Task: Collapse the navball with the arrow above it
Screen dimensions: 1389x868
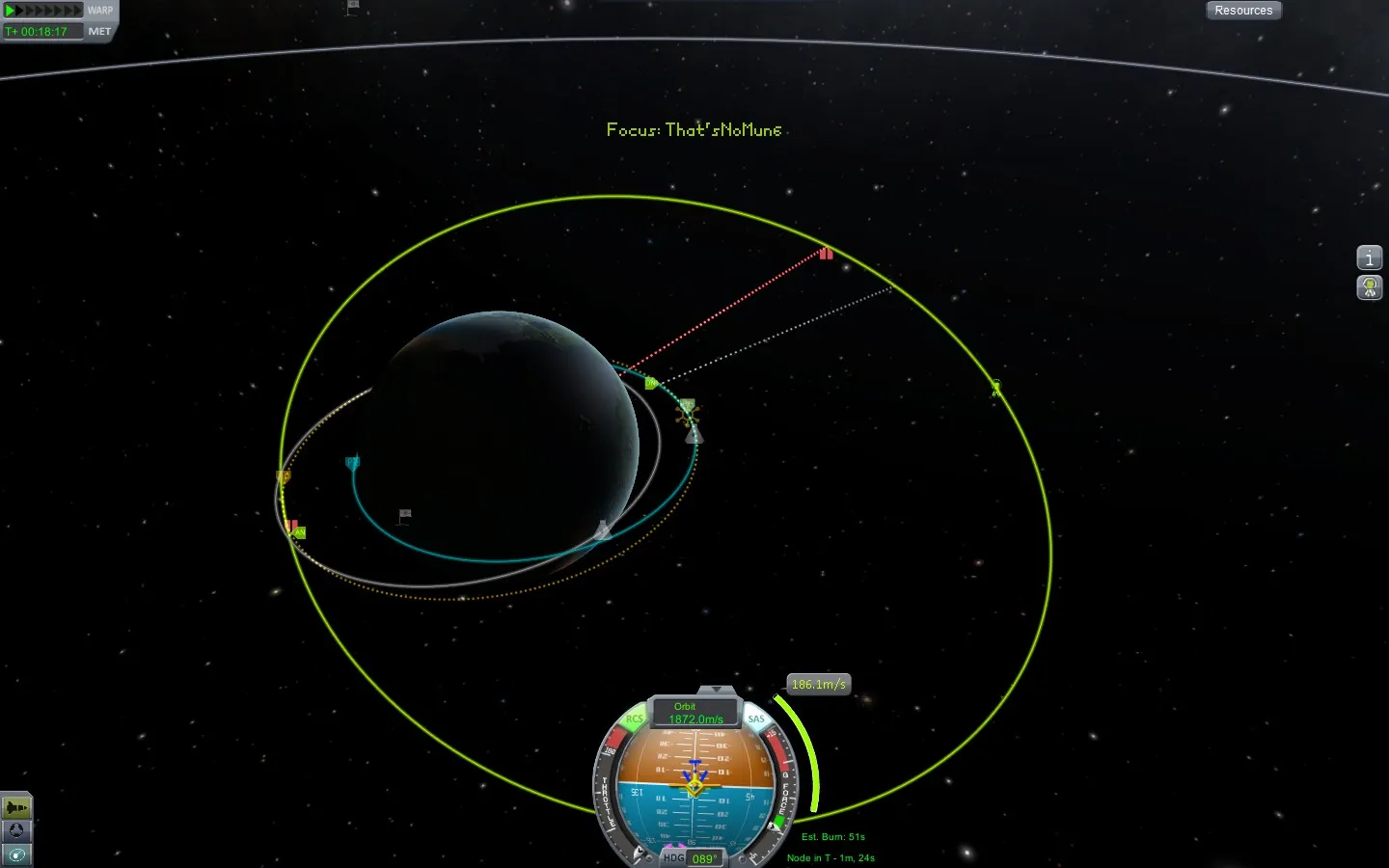Action: (717, 689)
